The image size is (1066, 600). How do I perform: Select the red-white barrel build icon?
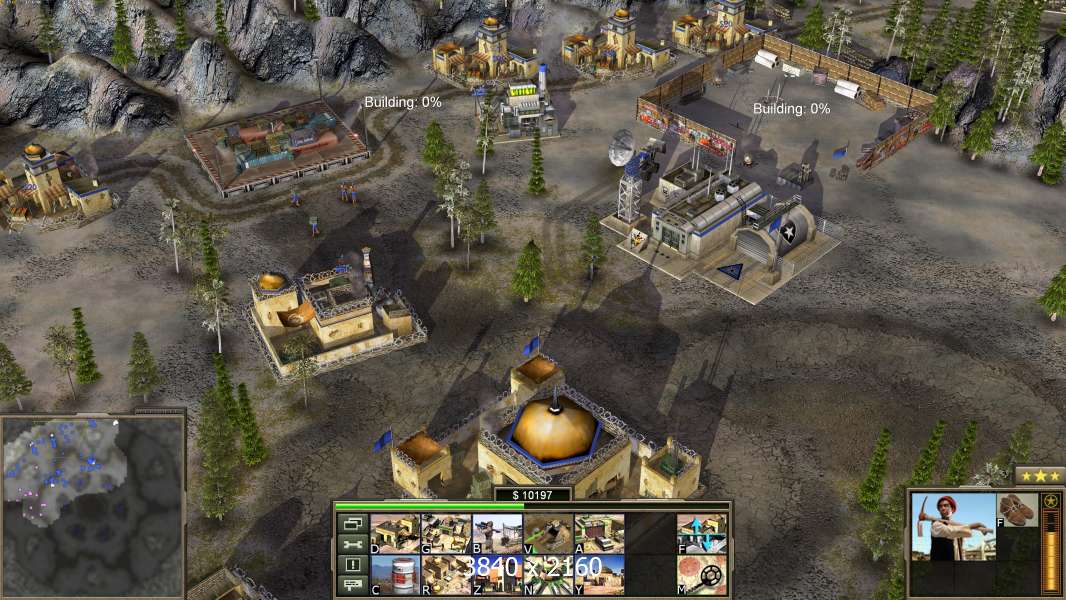pos(395,574)
